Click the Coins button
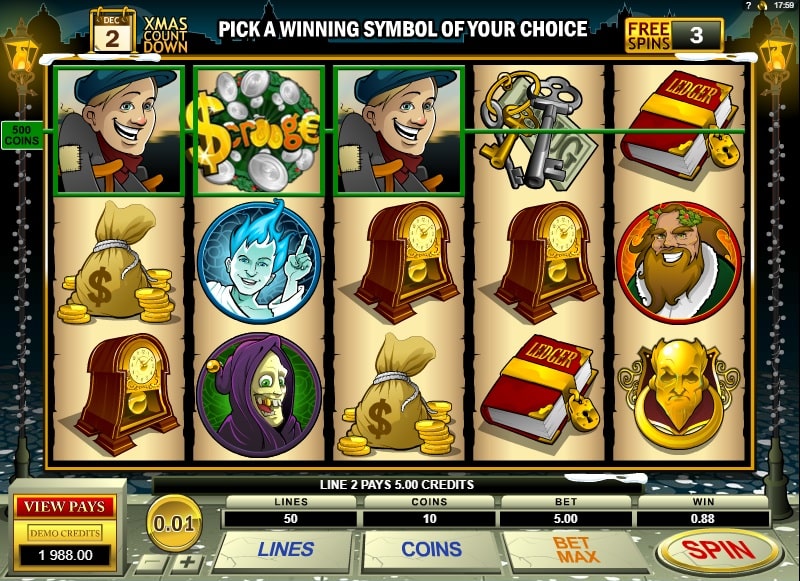The width and height of the screenshot is (800, 581). 431,550
